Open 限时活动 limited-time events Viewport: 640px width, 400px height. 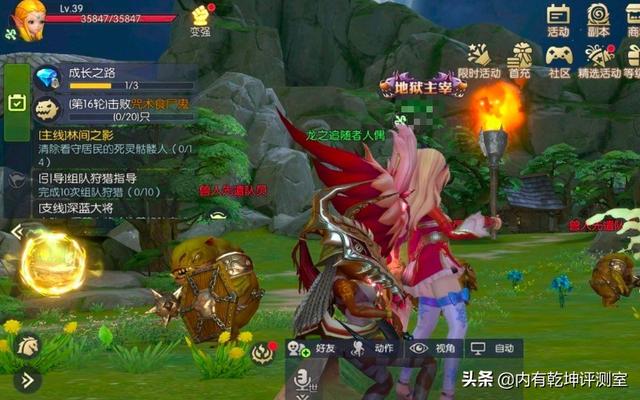(478, 60)
